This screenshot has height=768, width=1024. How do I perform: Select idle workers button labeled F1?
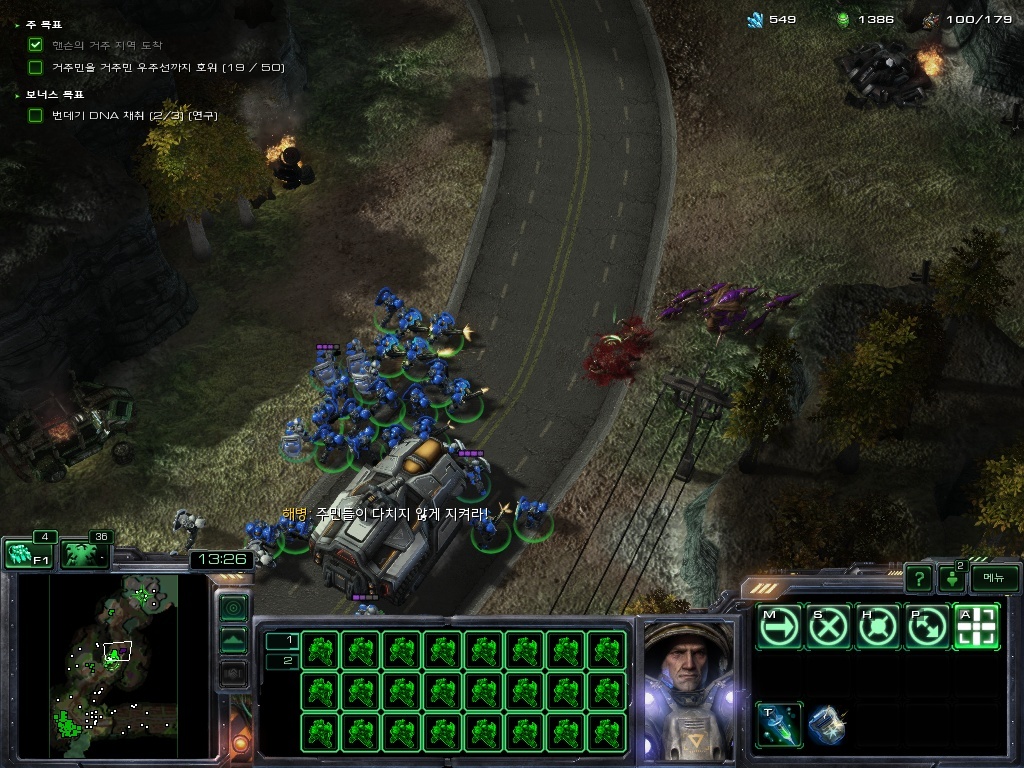tap(28, 553)
